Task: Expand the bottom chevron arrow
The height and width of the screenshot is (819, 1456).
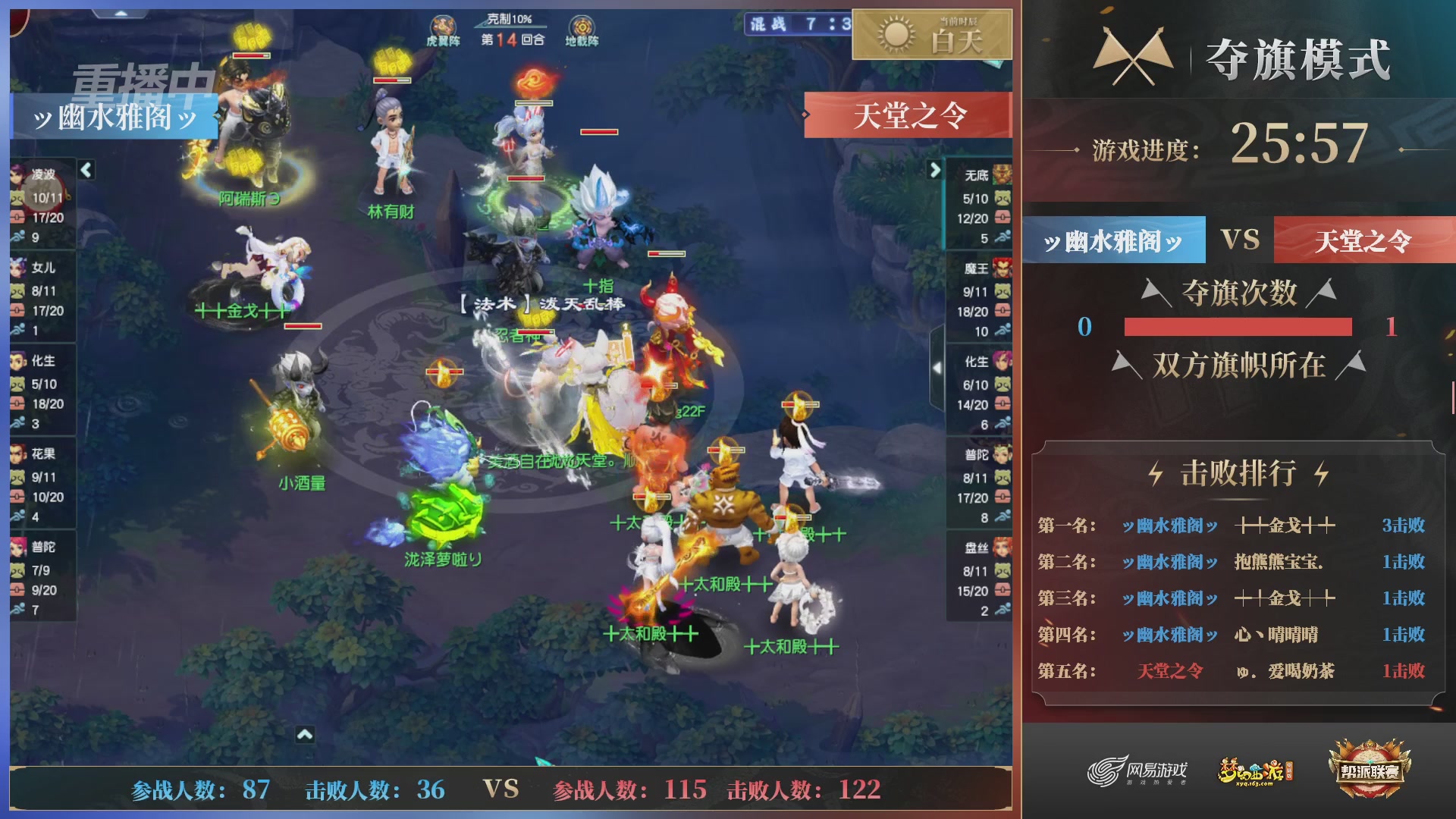Action: tap(306, 734)
